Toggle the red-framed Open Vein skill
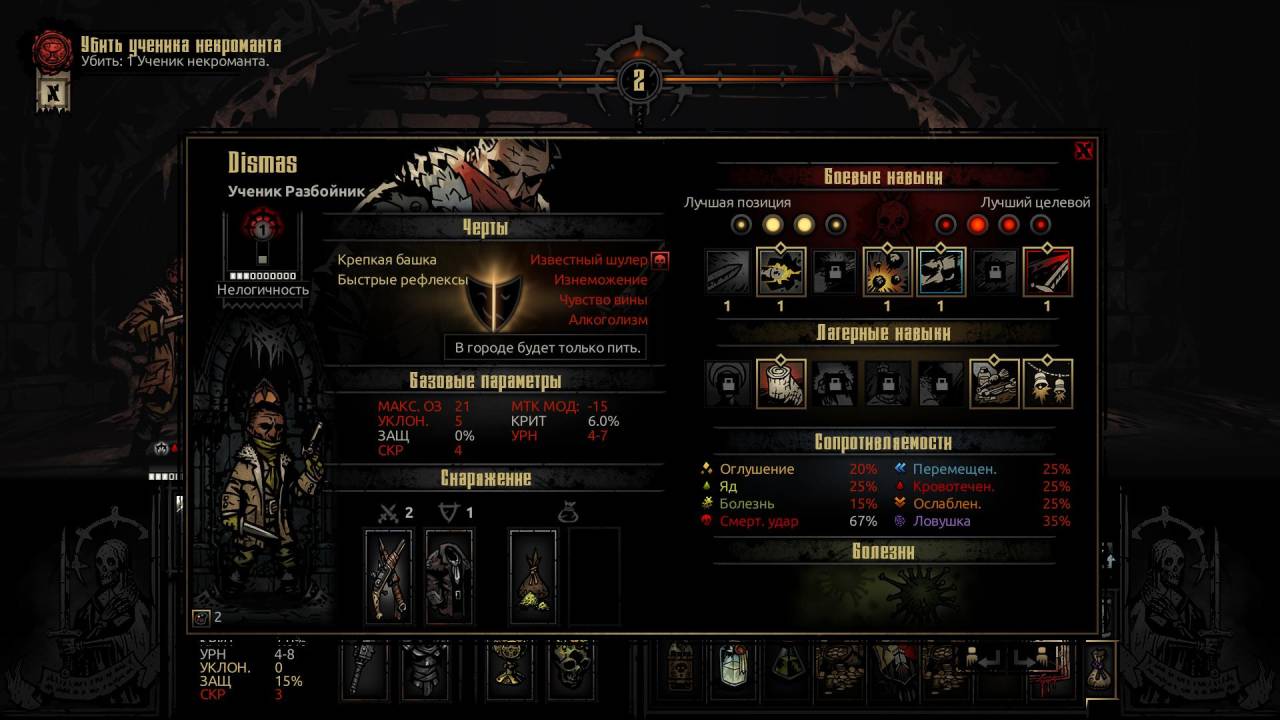1280x720 pixels. click(x=1047, y=272)
